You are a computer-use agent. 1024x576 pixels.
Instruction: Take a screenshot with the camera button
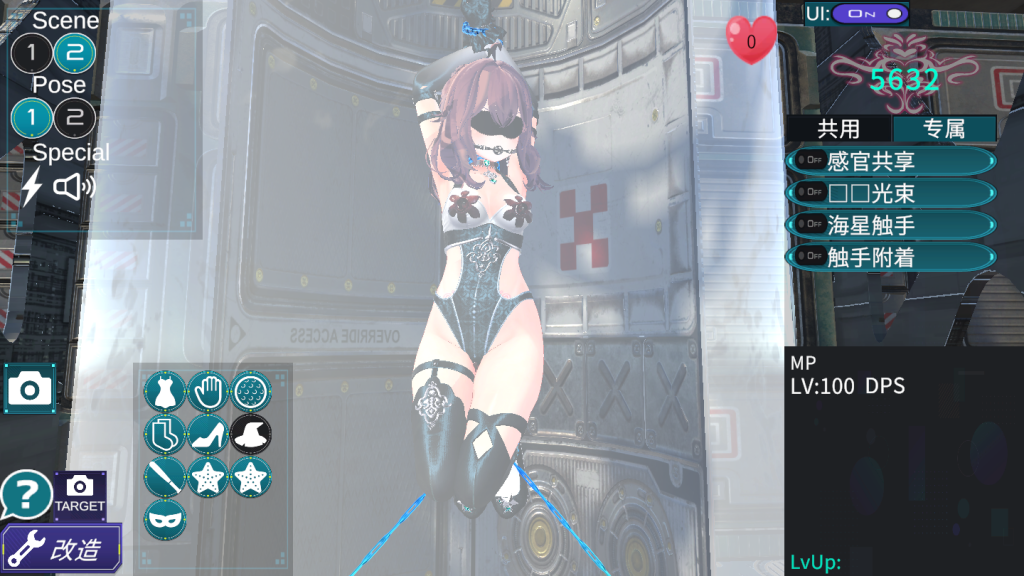(30, 388)
